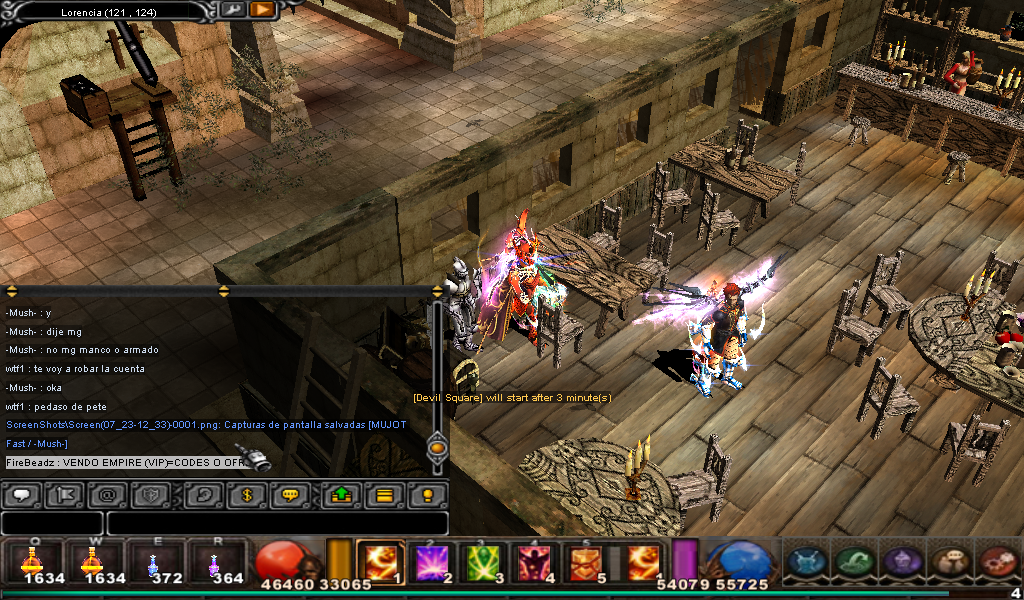The image size is (1024, 600).
Task: Open the wrench settings button
Action: tap(232, 10)
